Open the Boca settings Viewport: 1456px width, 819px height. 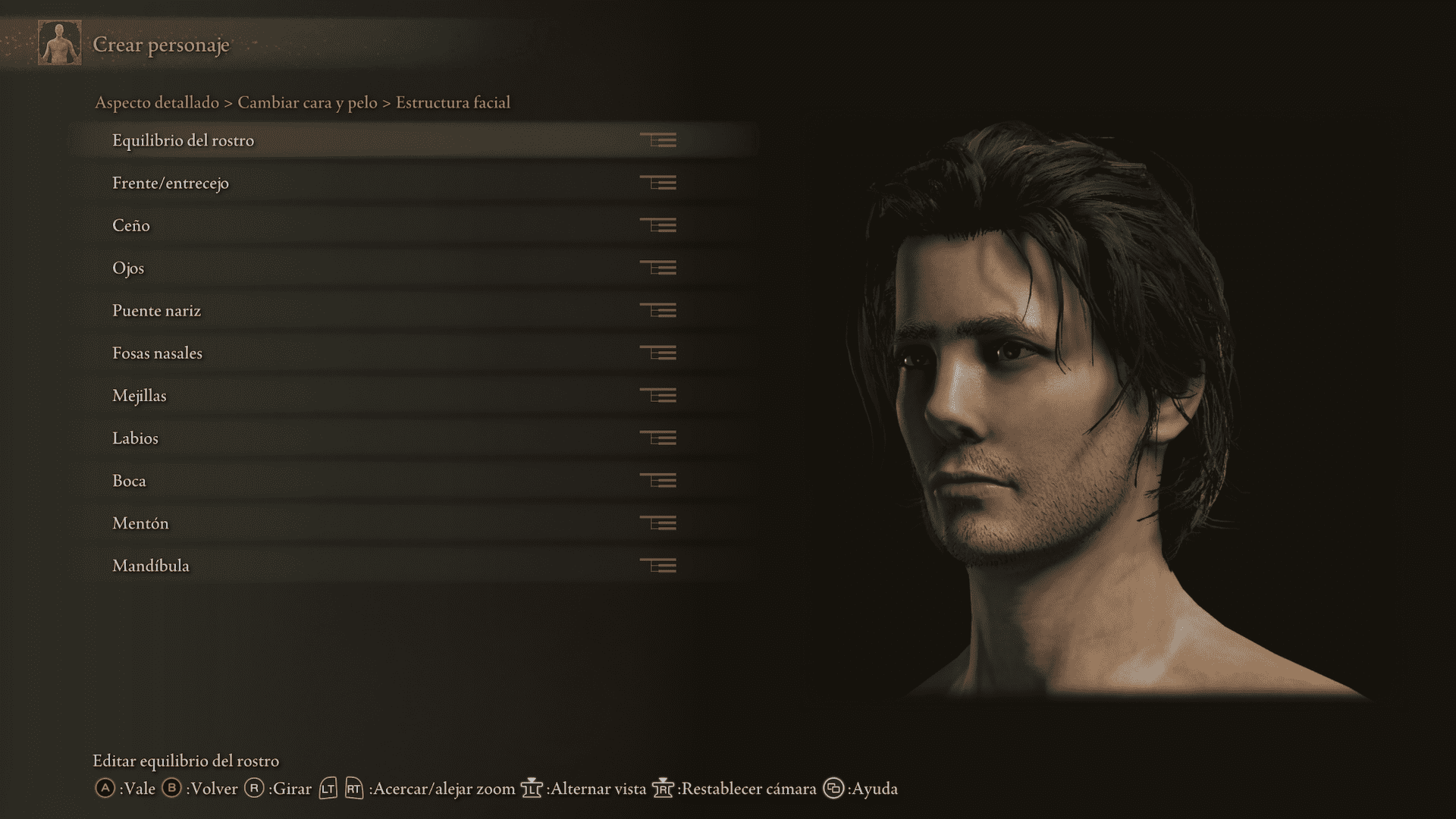[x=129, y=480]
